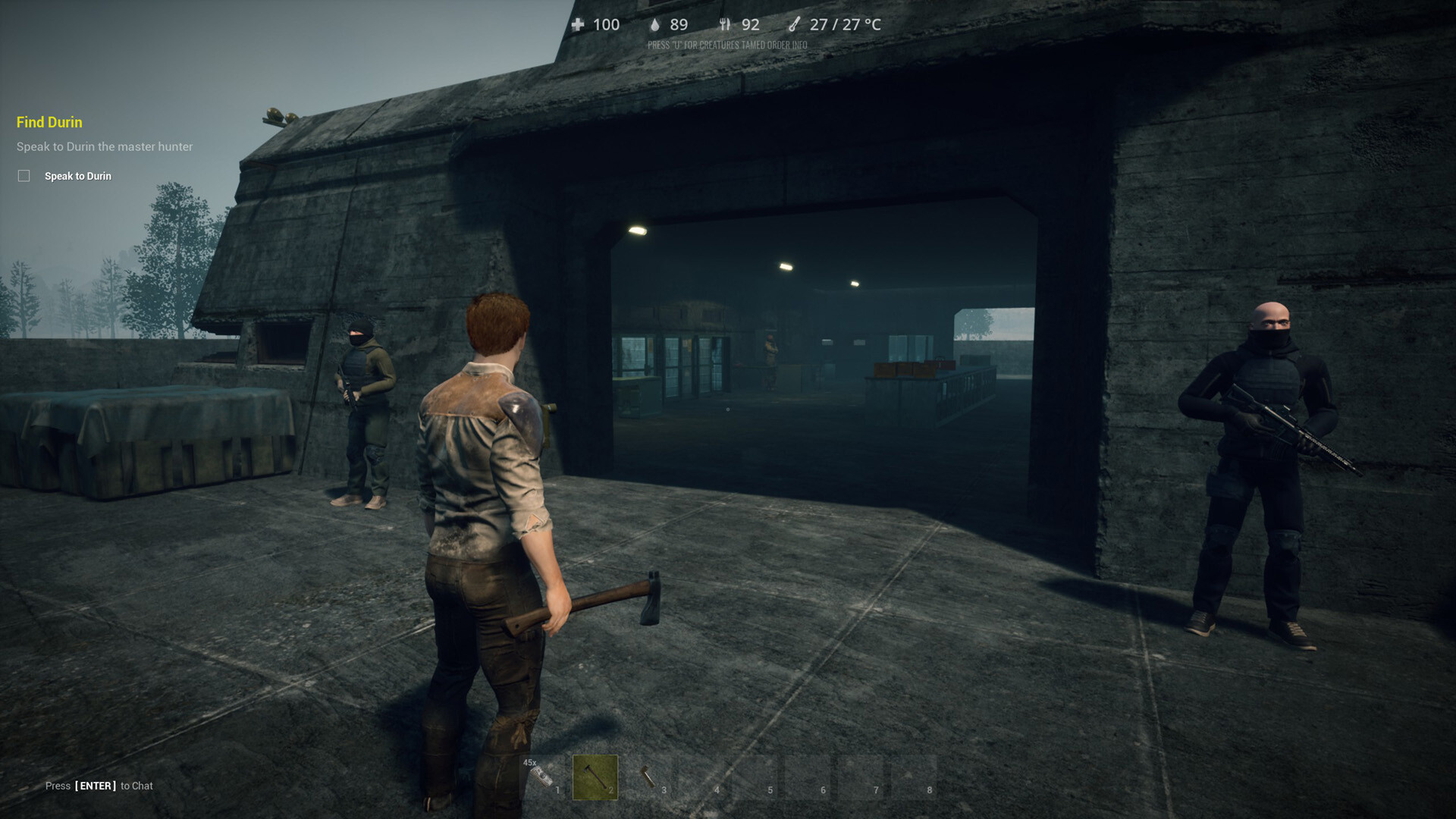Collapse the quest objective list
The width and height of the screenshot is (1456, 819).
(x=48, y=122)
